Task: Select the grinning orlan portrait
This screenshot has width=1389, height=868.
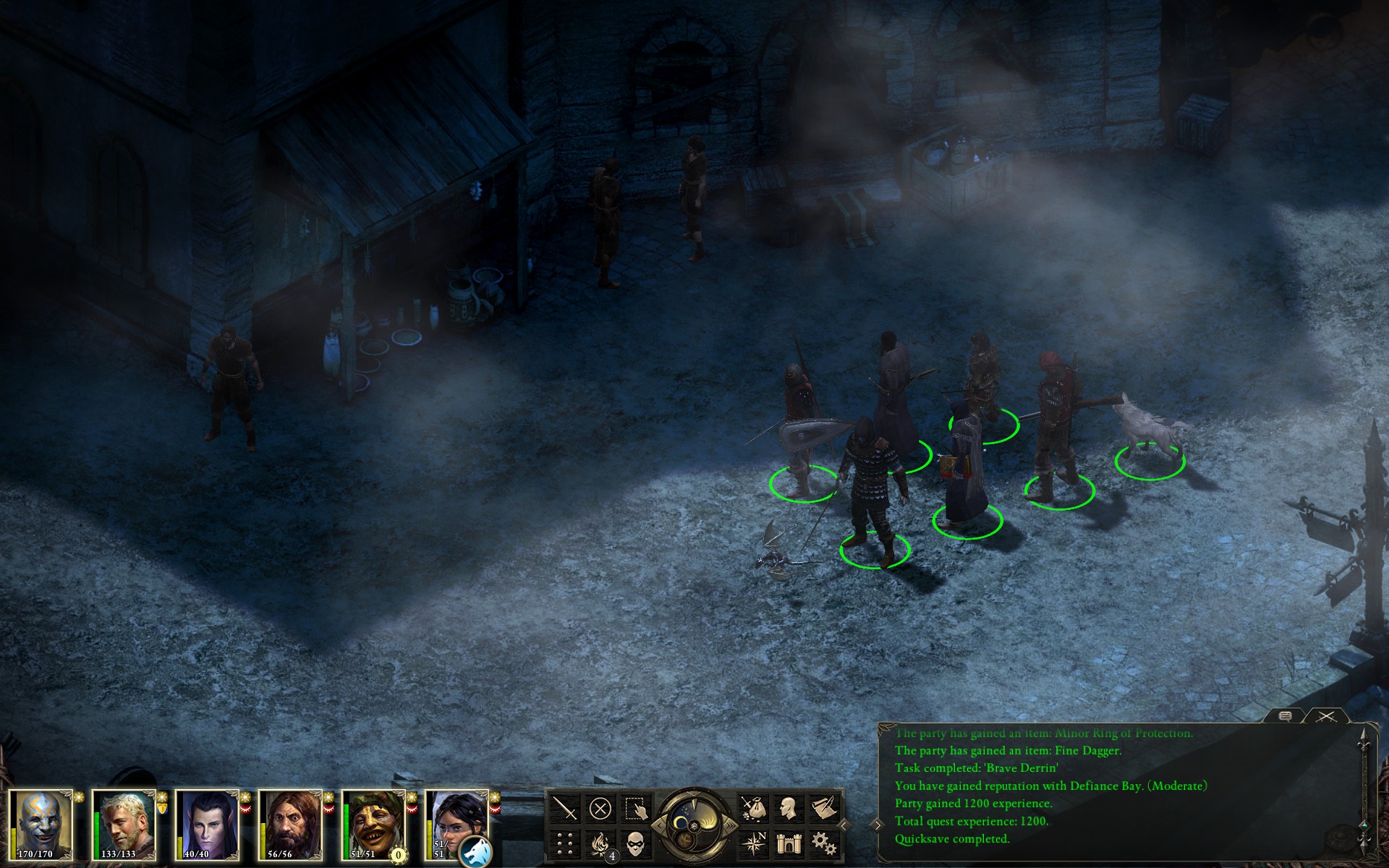Action: coord(374,824)
